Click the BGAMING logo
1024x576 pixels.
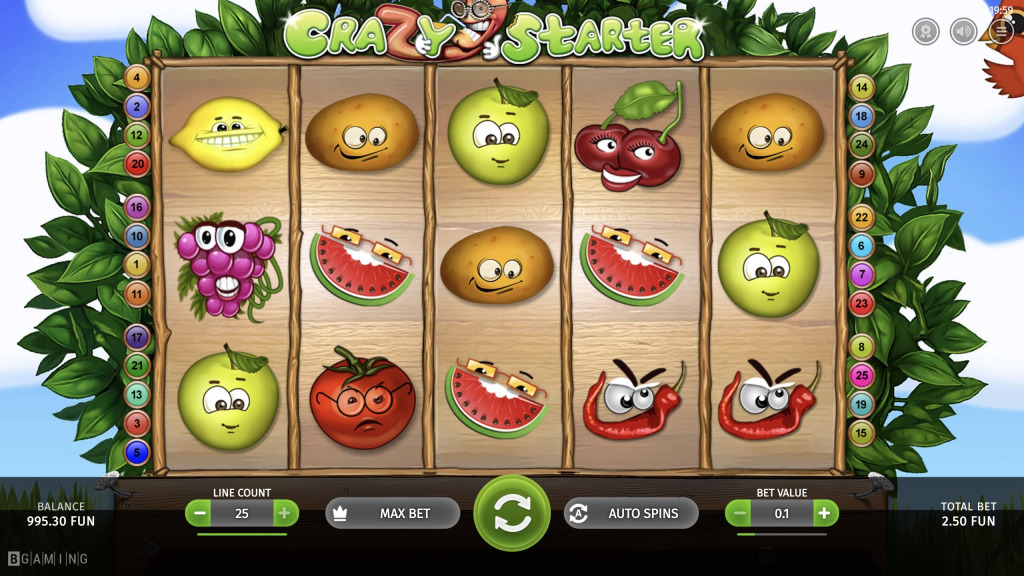48,558
